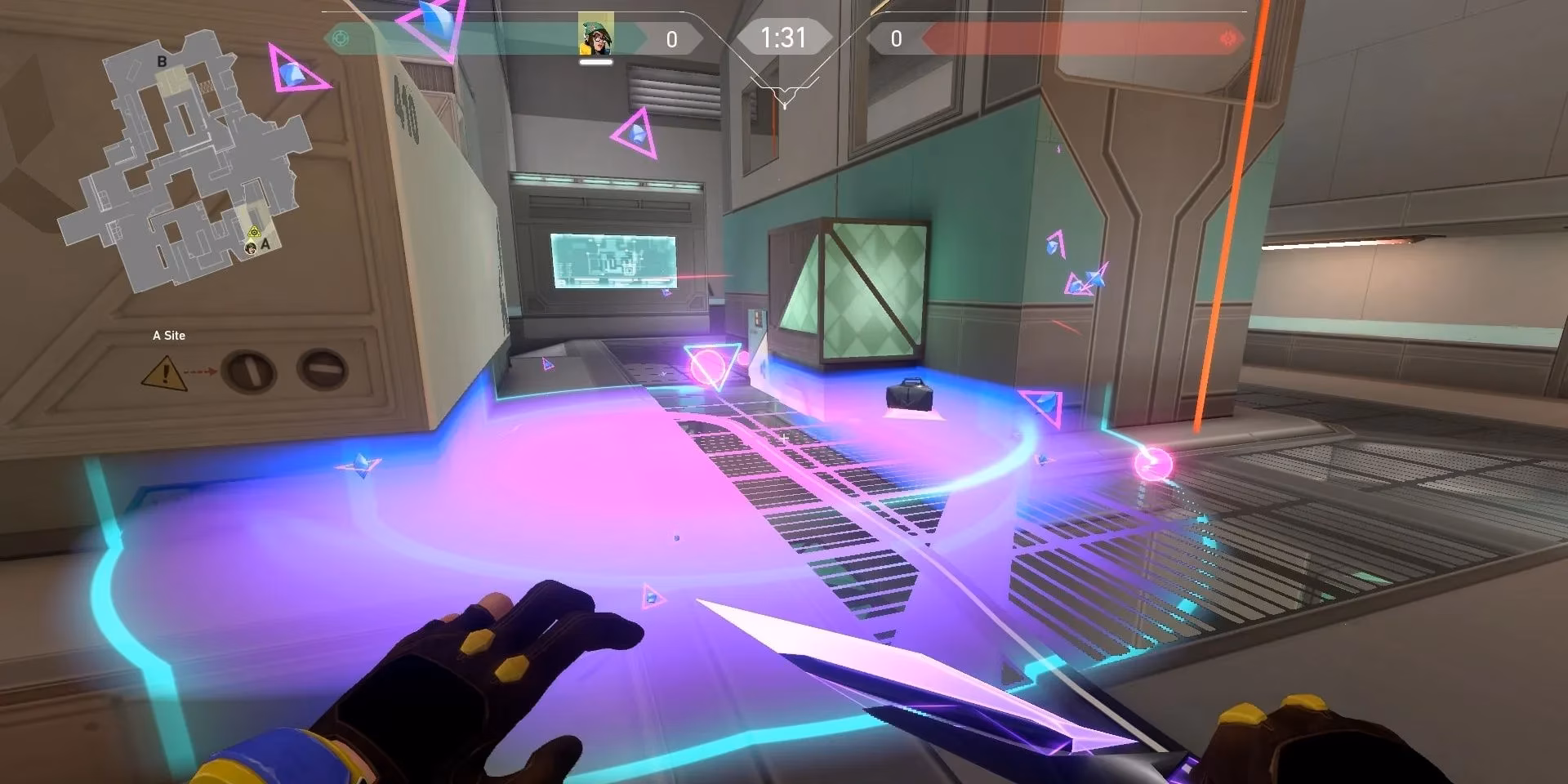Click the red team emblem on the scoreboard
Screen dimensions: 1568x784
point(1227,38)
